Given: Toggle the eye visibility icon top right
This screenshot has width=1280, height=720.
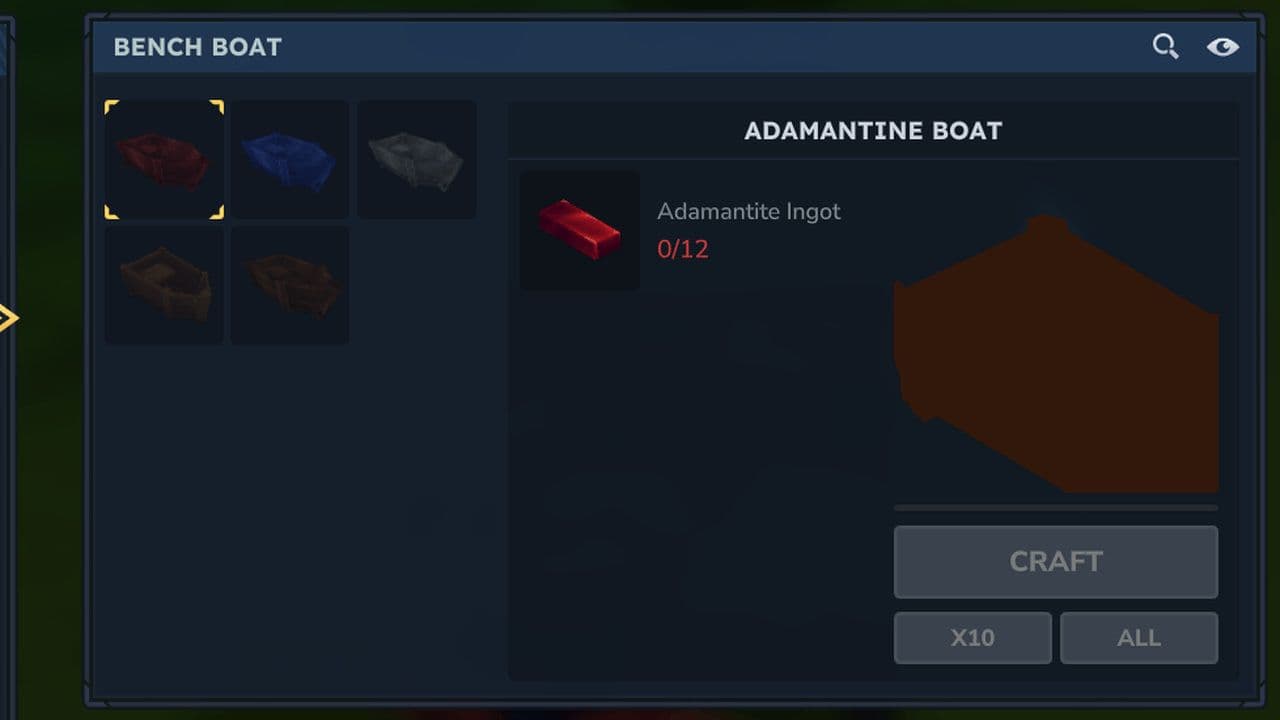Looking at the screenshot, I should 1223,46.
